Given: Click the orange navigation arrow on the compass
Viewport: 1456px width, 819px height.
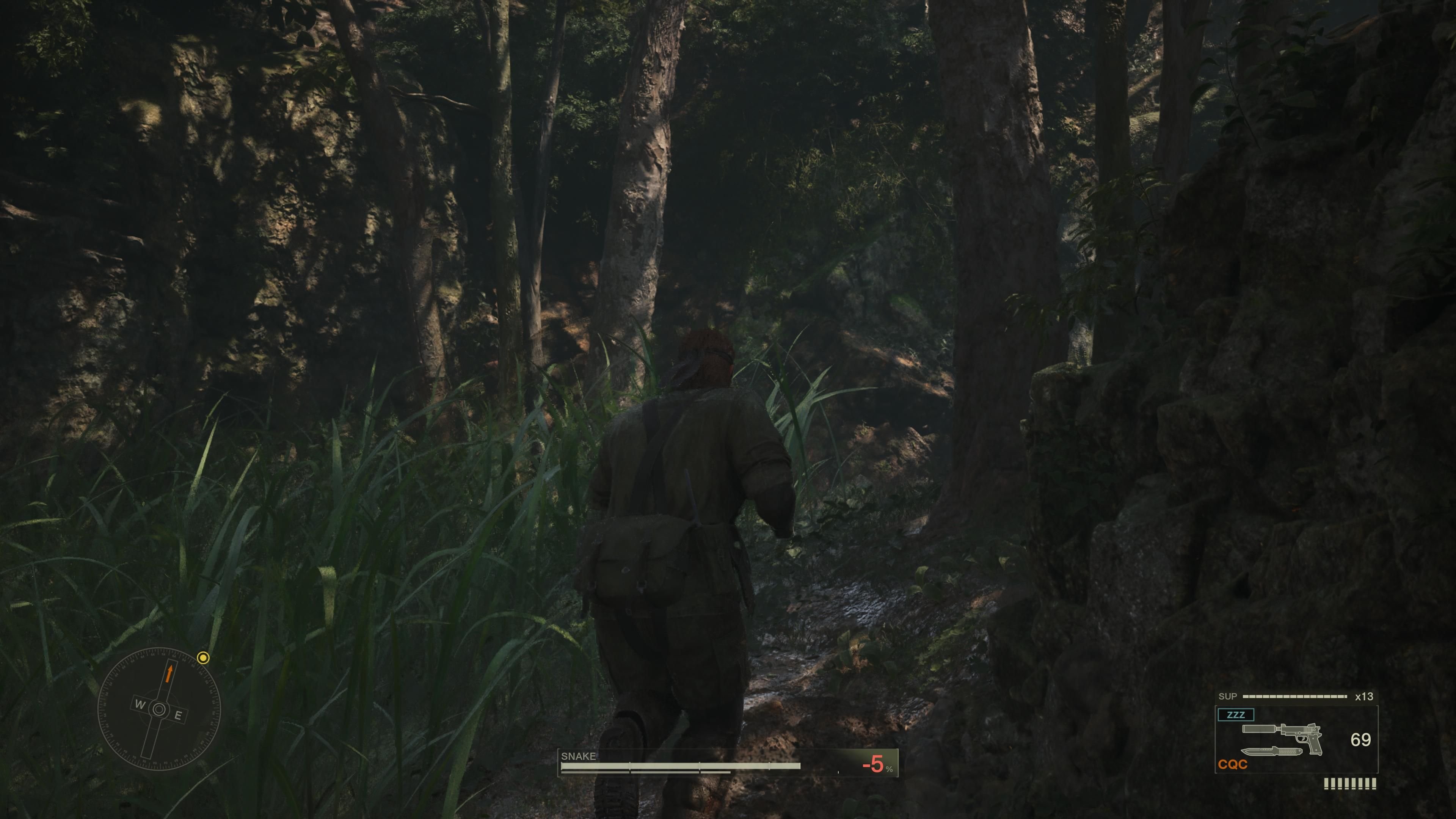Looking at the screenshot, I should (x=169, y=673).
